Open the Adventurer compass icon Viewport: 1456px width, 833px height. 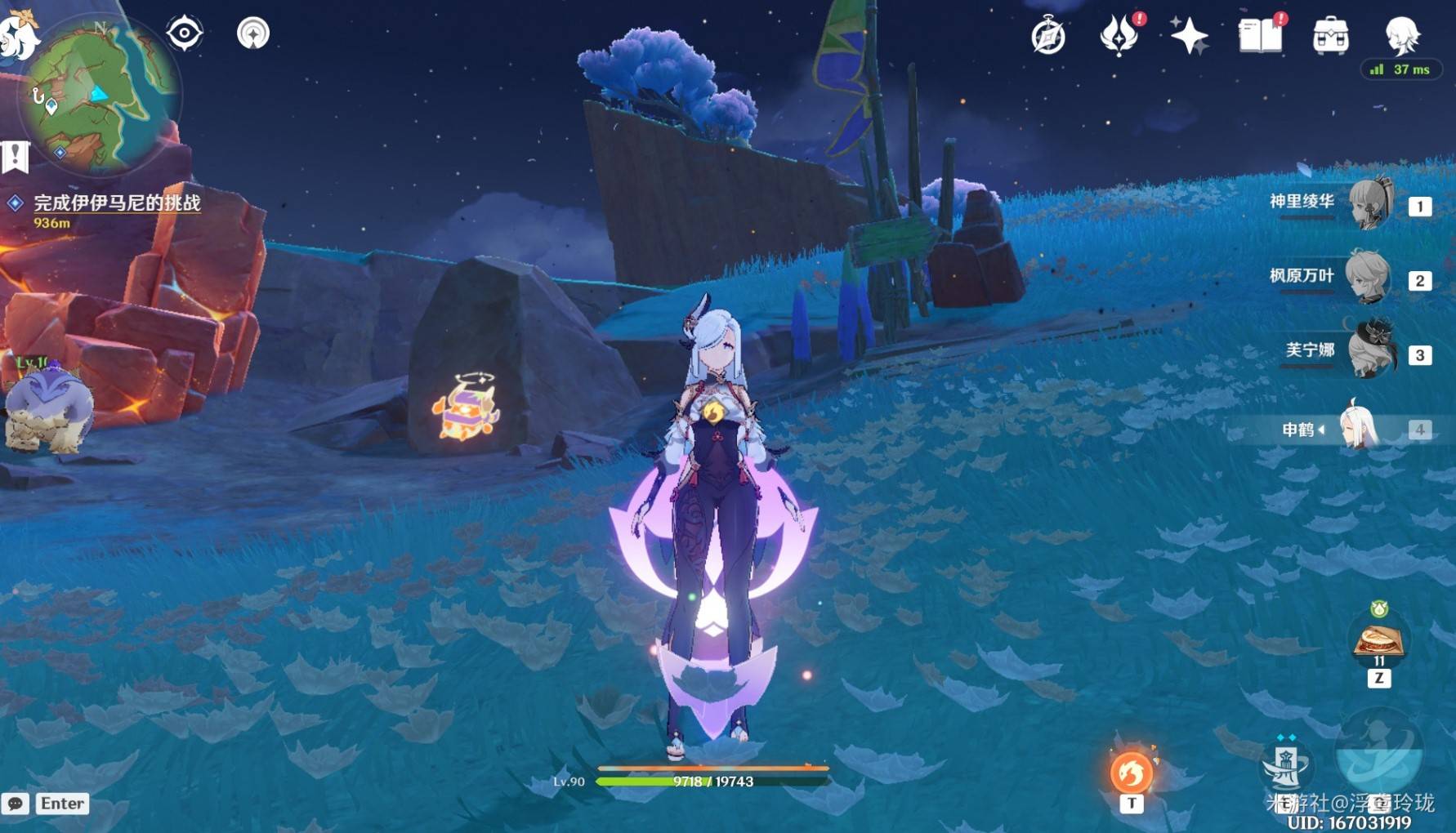click(x=1048, y=36)
